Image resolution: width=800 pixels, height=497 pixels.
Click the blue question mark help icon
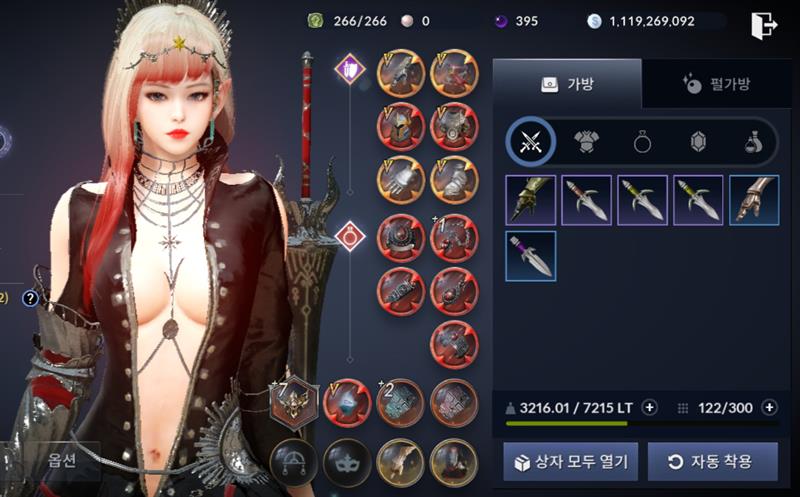(30, 297)
